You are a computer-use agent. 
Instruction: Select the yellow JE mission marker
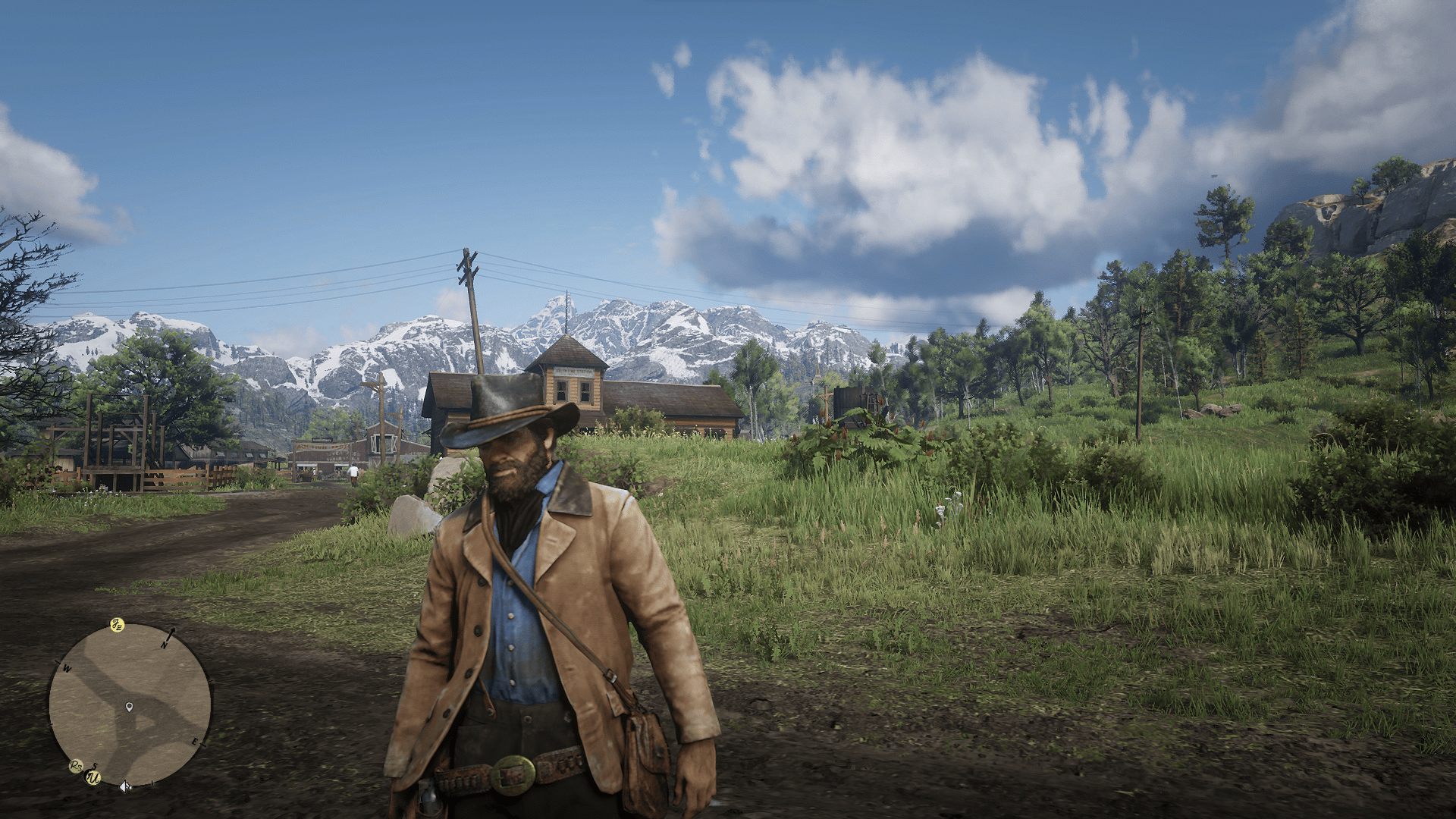tap(117, 625)
